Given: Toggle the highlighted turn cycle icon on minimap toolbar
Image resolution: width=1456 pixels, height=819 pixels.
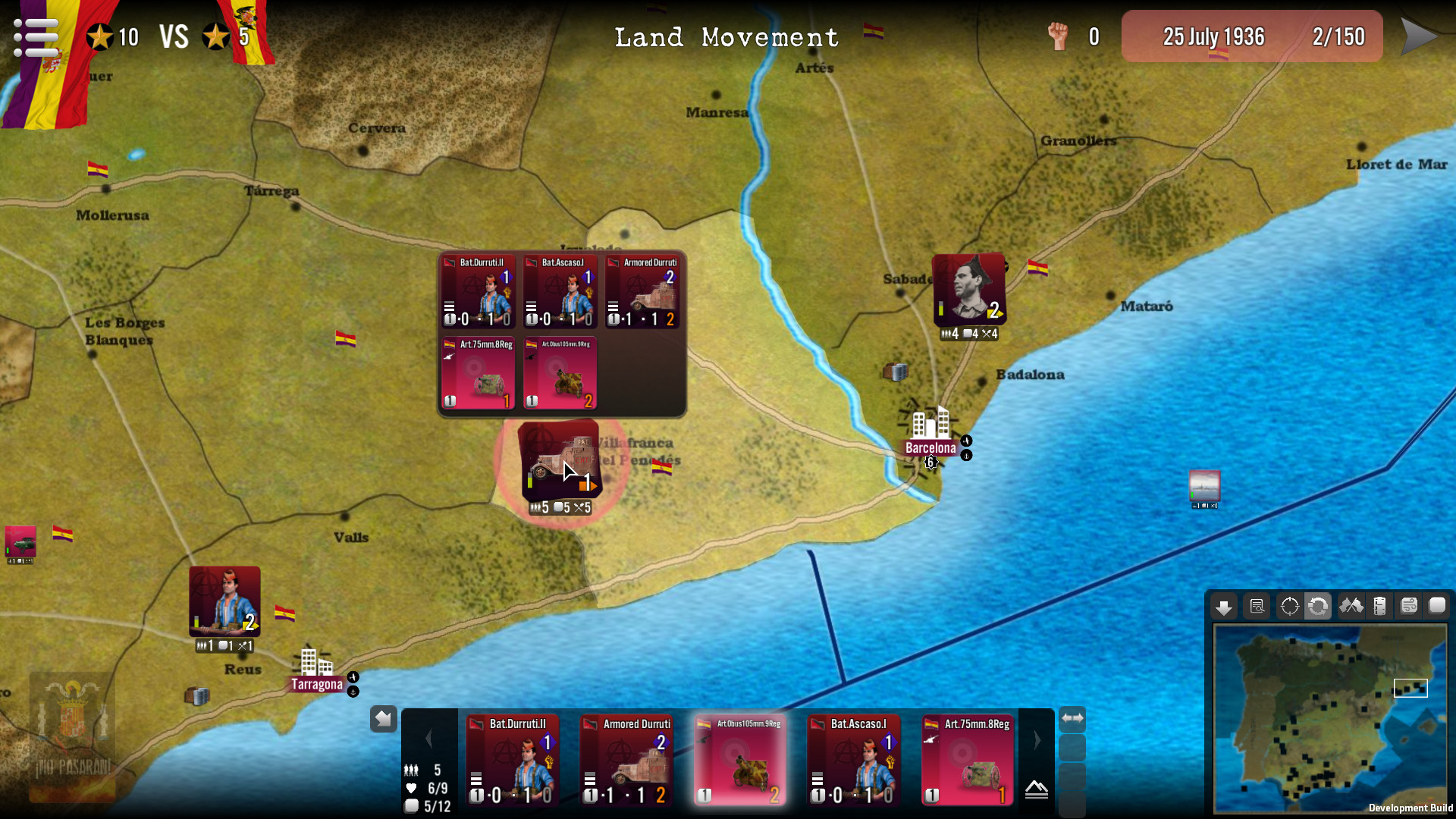Looking at the screenshot, I should point(1319,605).
